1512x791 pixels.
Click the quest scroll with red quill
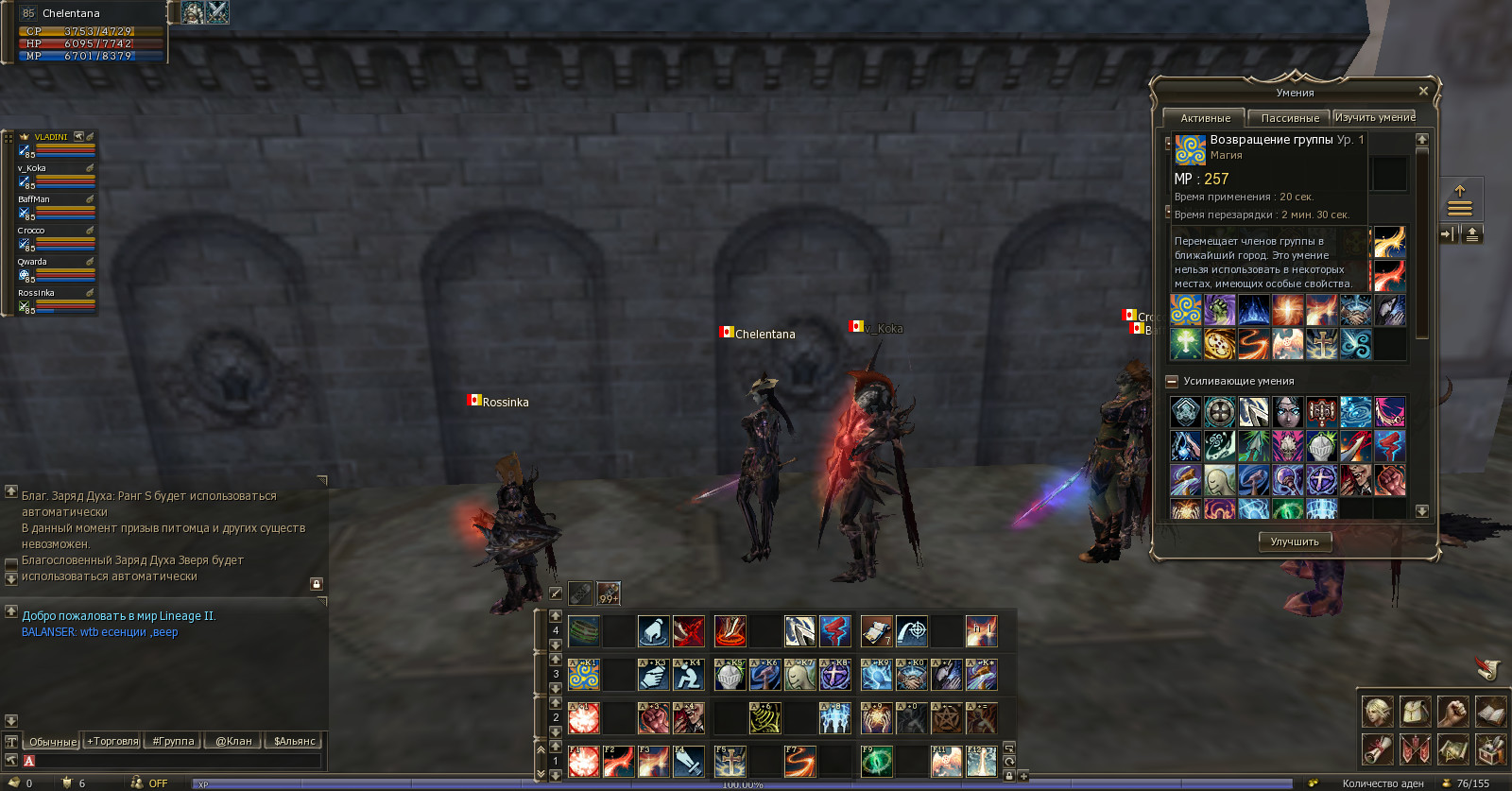(1487, 669)
